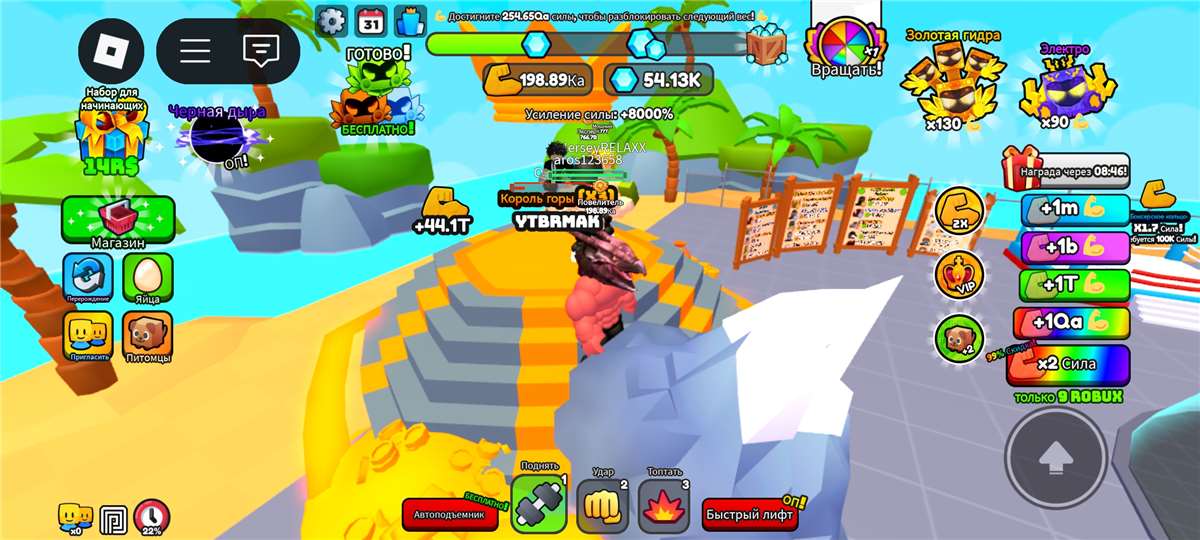Toggle the Автоподъемник auto-lift button

450,515
